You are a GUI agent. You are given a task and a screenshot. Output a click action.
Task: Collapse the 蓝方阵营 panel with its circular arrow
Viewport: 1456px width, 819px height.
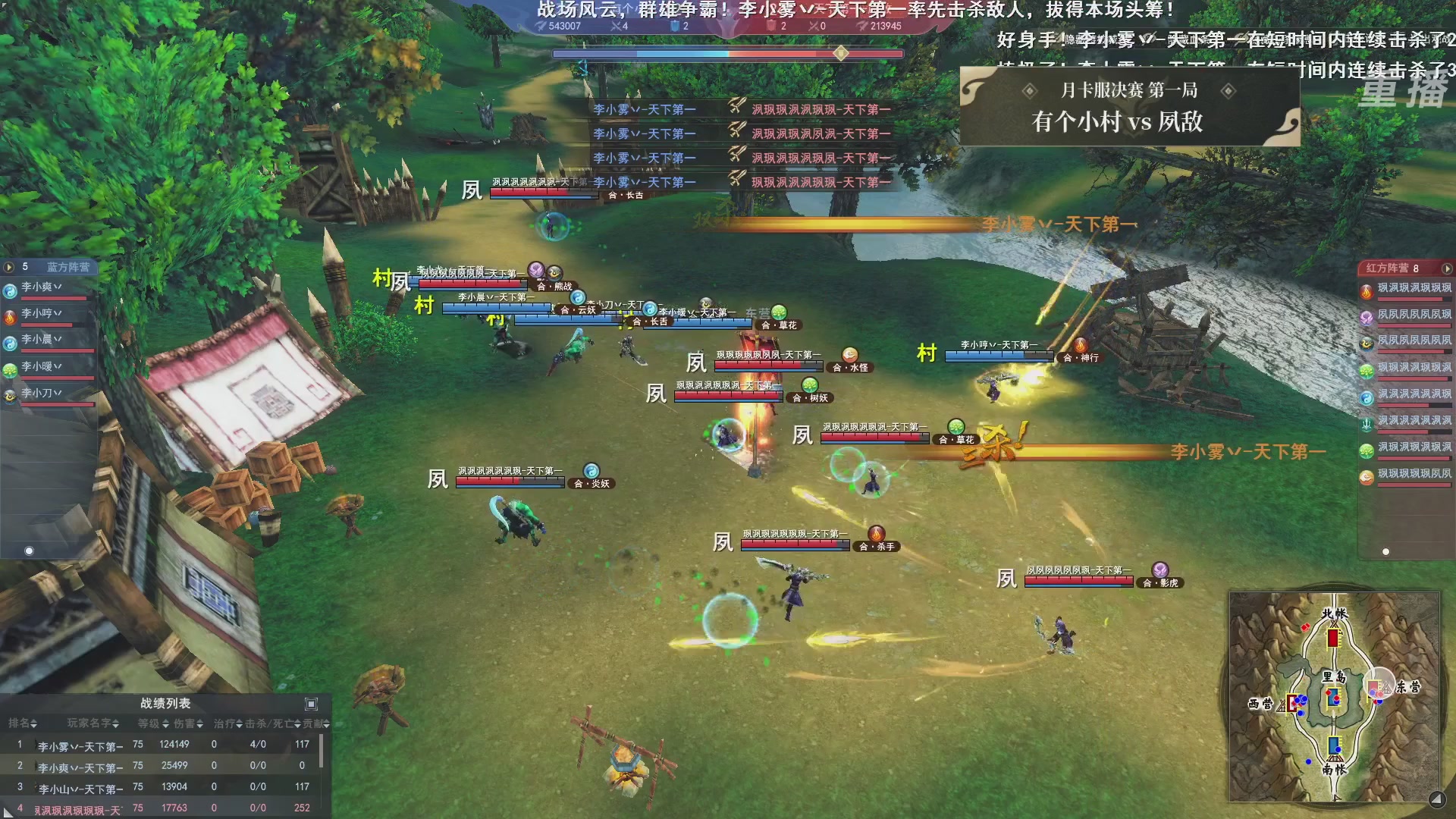click(x=8, y=266)
